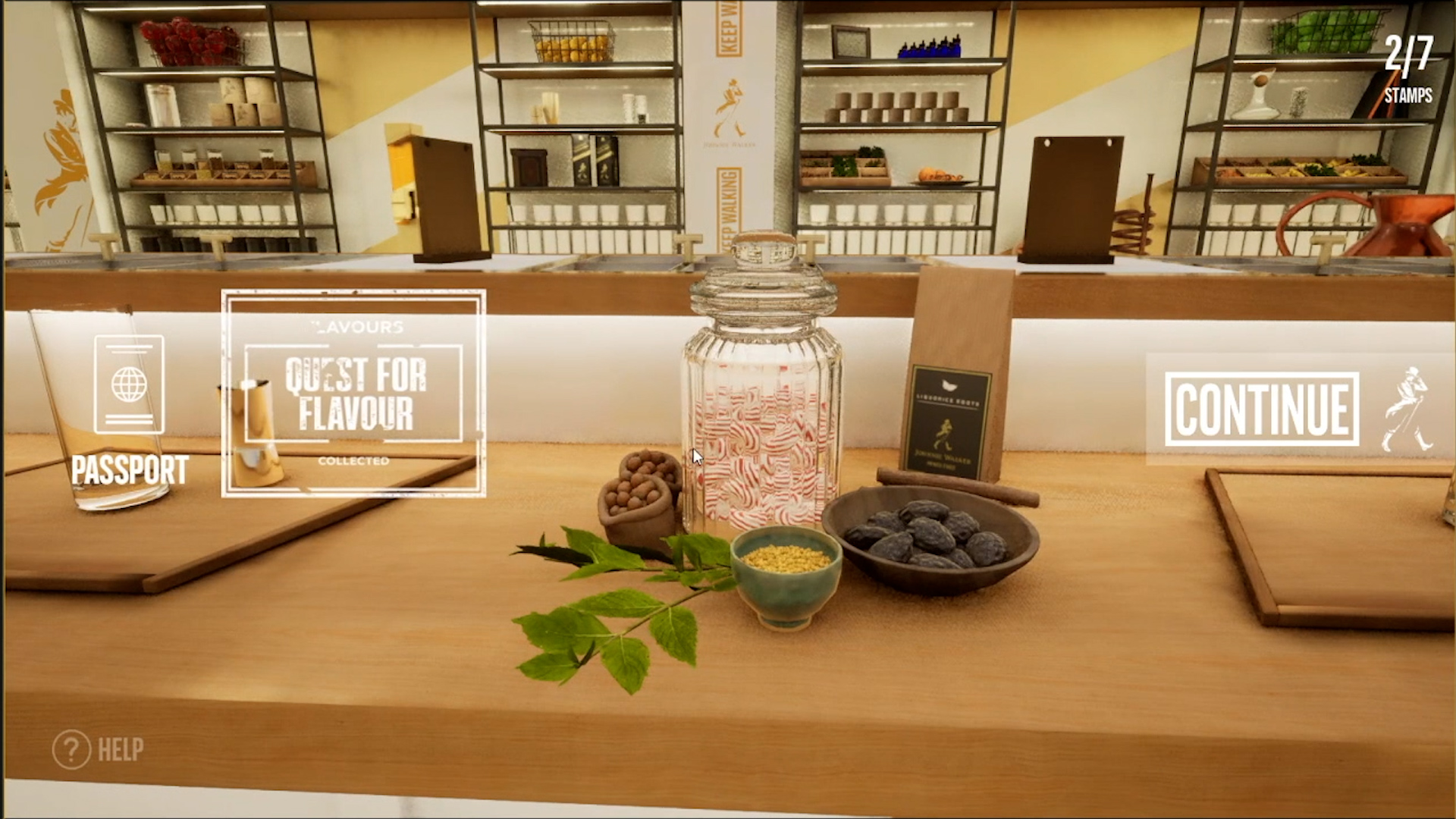Click the Continue button
Image resolution: width=1456 pixels, height=819 pixels.
1262,409
